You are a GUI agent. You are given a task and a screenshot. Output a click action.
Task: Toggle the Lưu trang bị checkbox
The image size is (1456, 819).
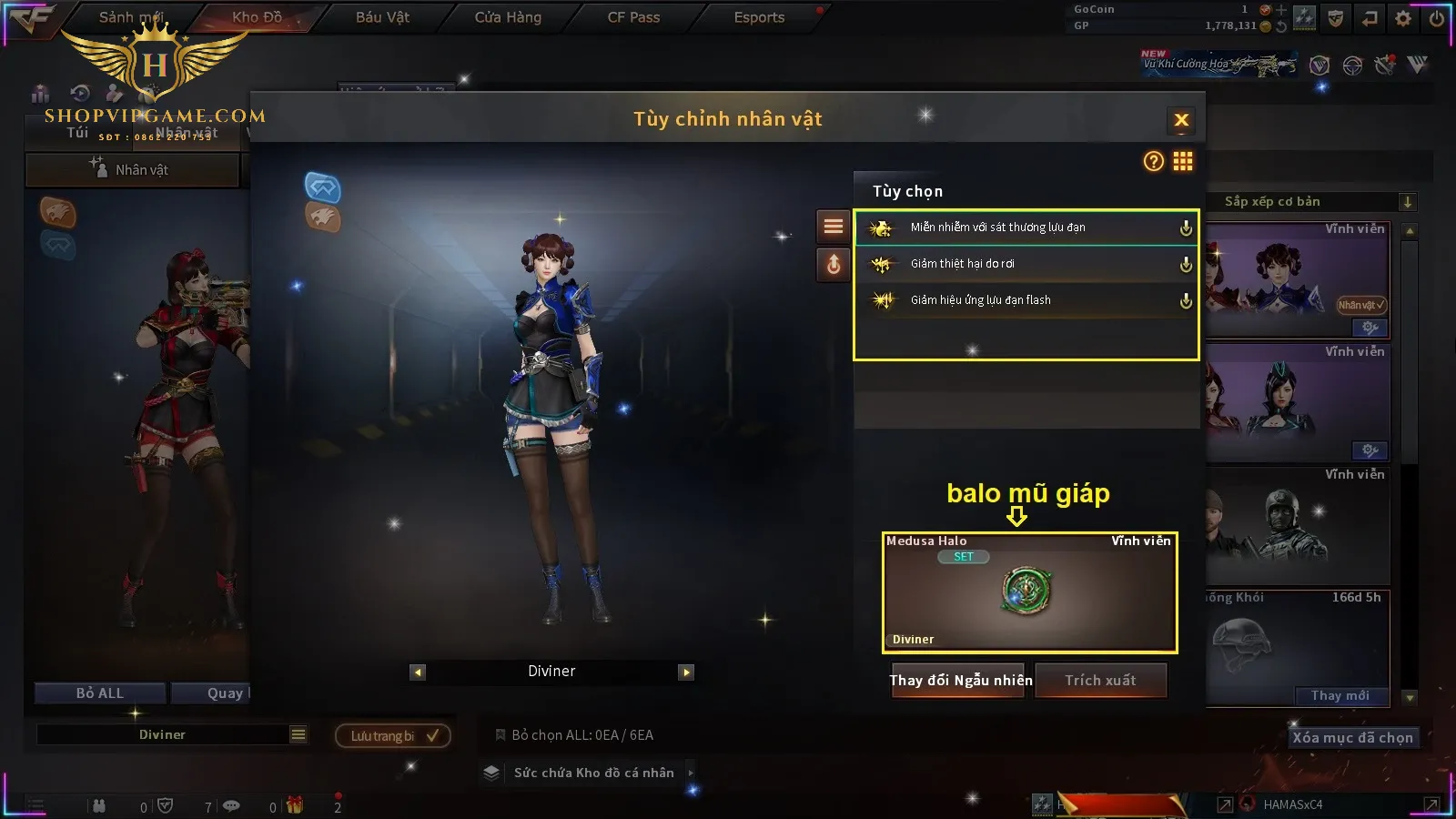(393, 736)
